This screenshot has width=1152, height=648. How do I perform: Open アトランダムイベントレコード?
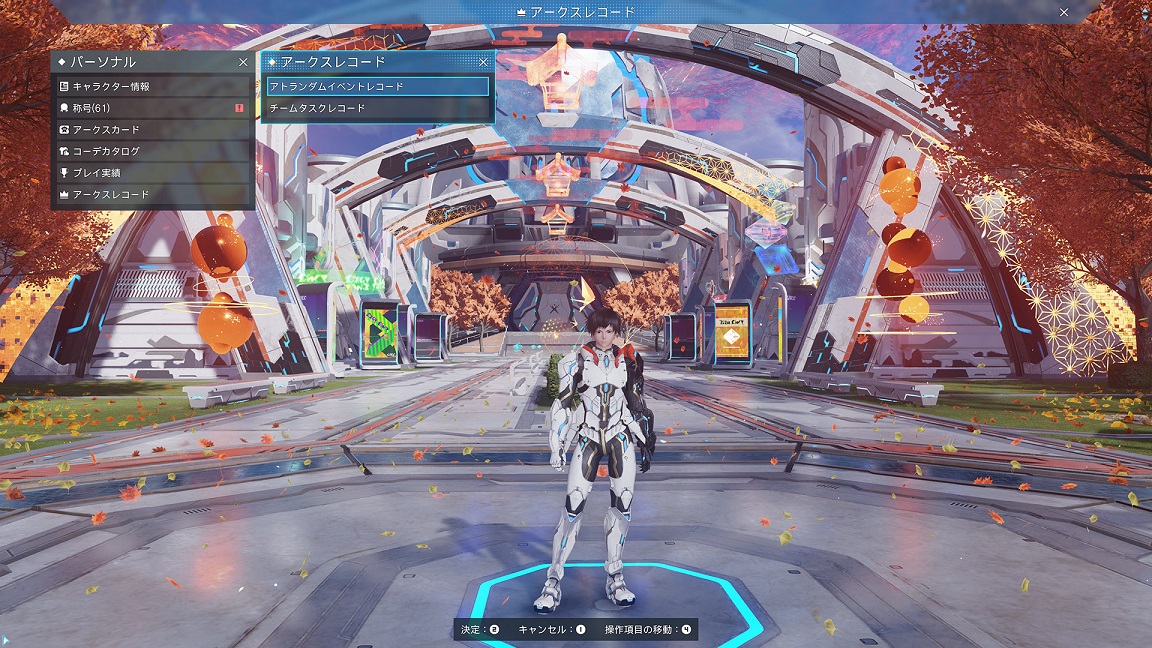pyautogui.click(x=378, y=87)
